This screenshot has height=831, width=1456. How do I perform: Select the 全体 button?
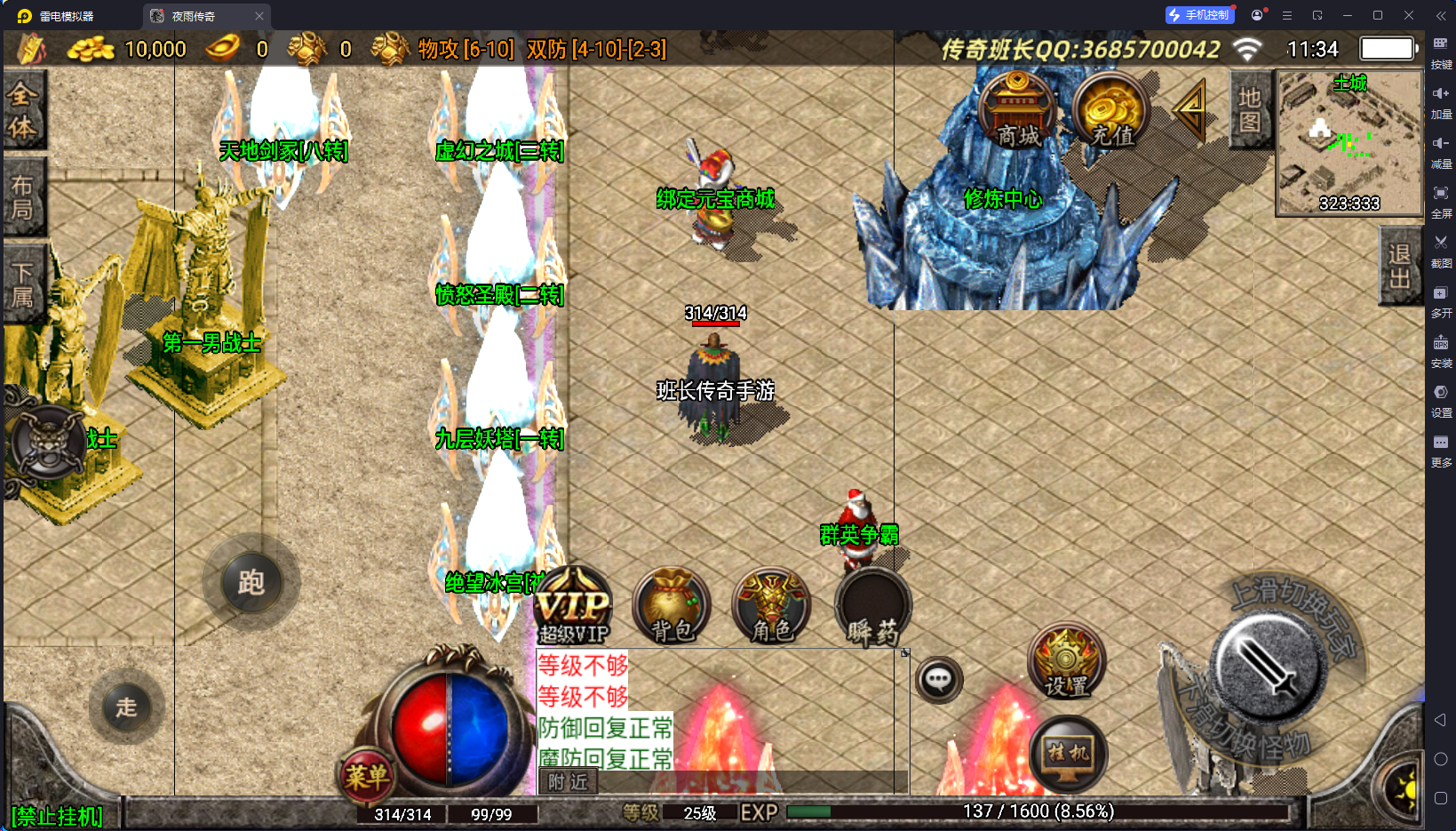(23, 110)
